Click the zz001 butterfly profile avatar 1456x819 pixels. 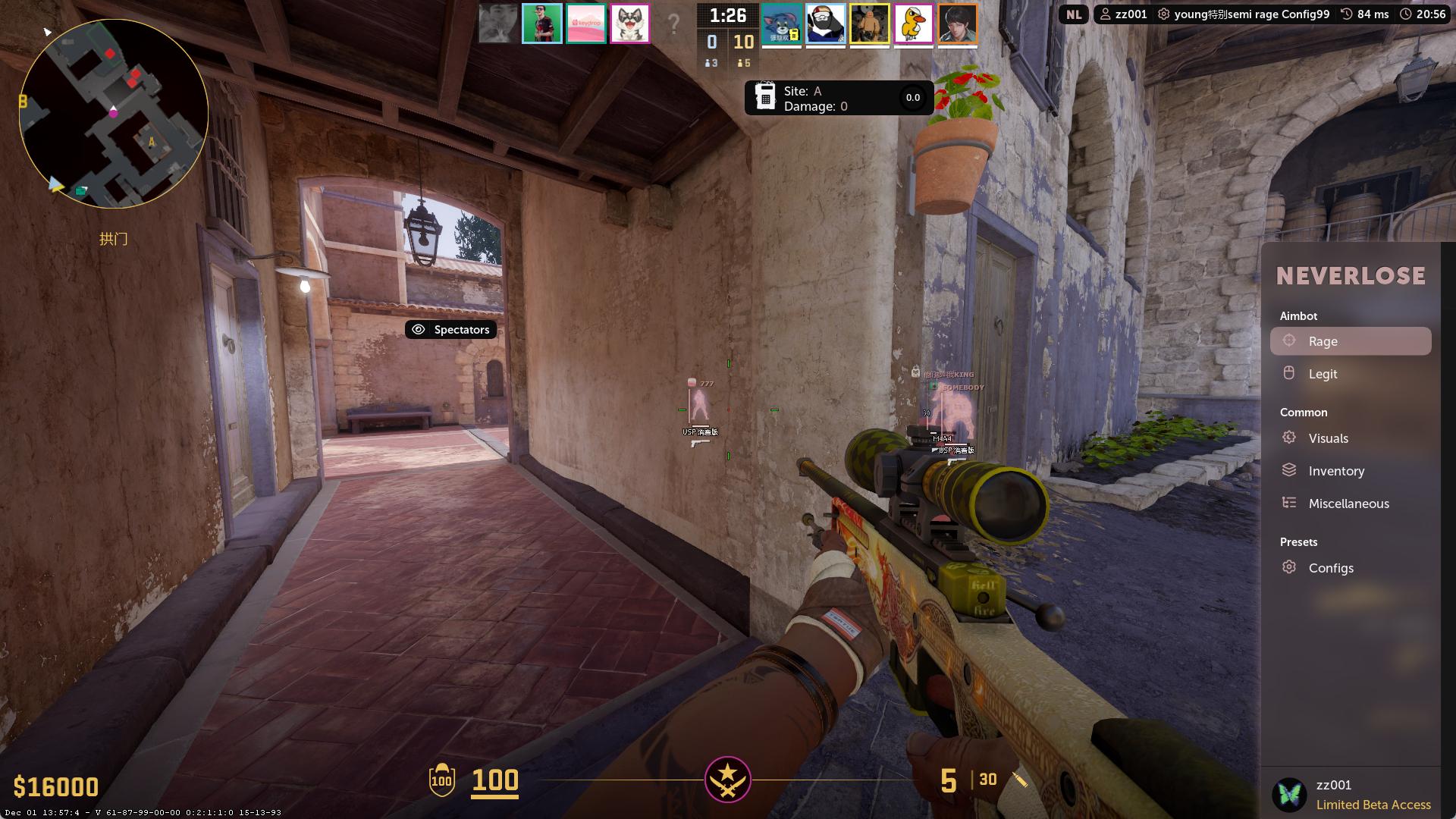[1289, 795]
